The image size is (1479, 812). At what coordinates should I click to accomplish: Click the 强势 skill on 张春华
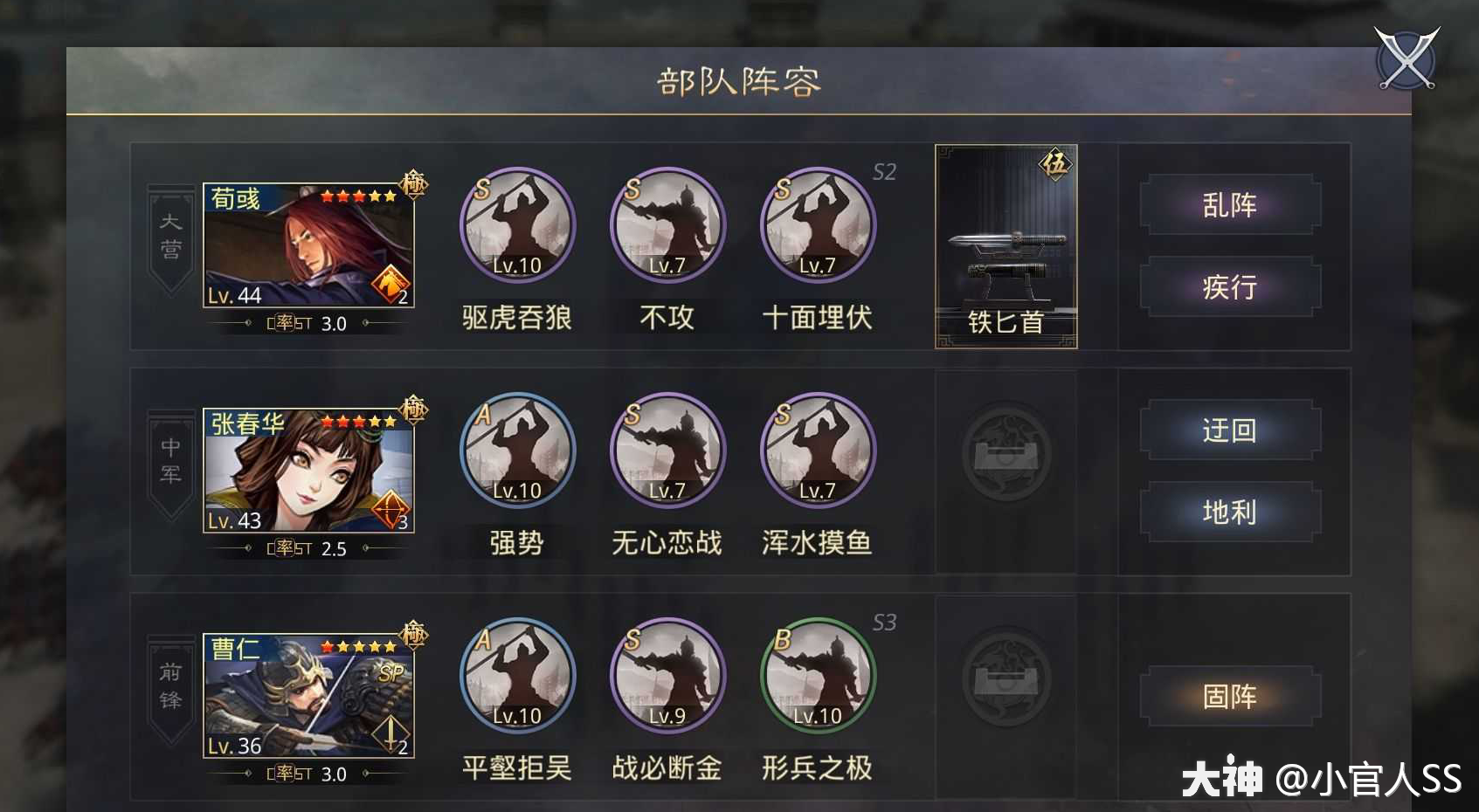516,451
